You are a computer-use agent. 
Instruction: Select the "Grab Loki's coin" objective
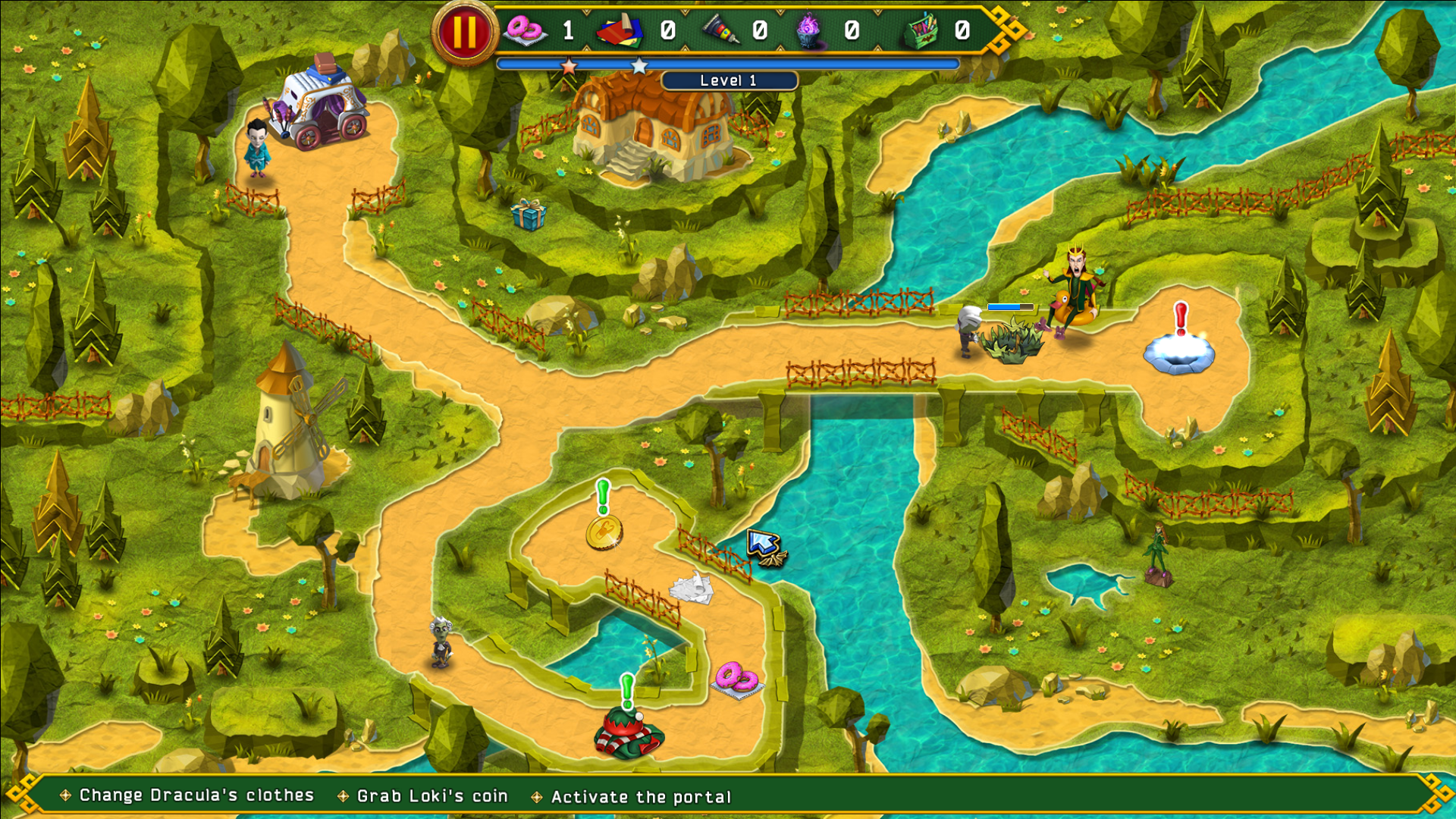(x=431, y=796)
